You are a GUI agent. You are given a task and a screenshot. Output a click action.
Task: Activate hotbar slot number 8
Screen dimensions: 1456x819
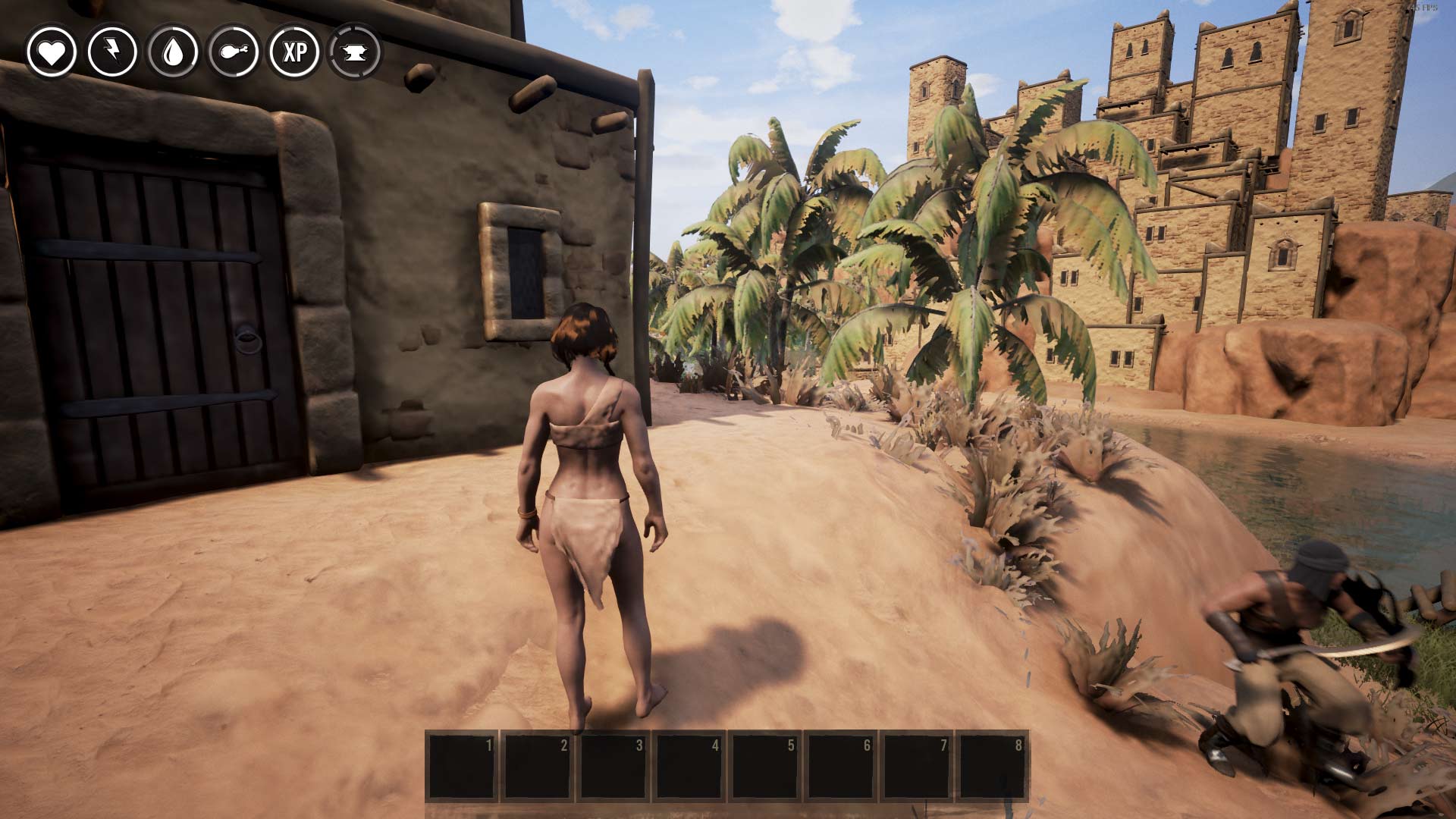pyautogui.click(x=992, y=765)
